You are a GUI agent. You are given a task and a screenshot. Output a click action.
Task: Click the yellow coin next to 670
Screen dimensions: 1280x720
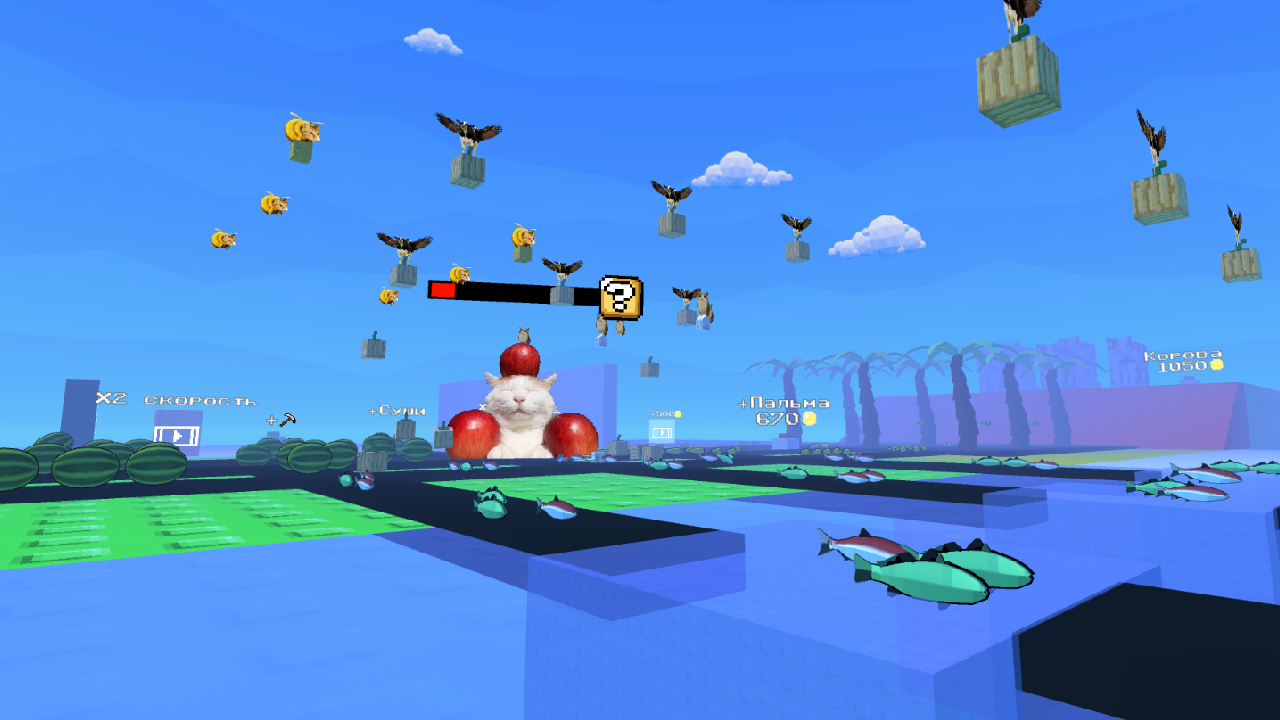pos(810,420)
